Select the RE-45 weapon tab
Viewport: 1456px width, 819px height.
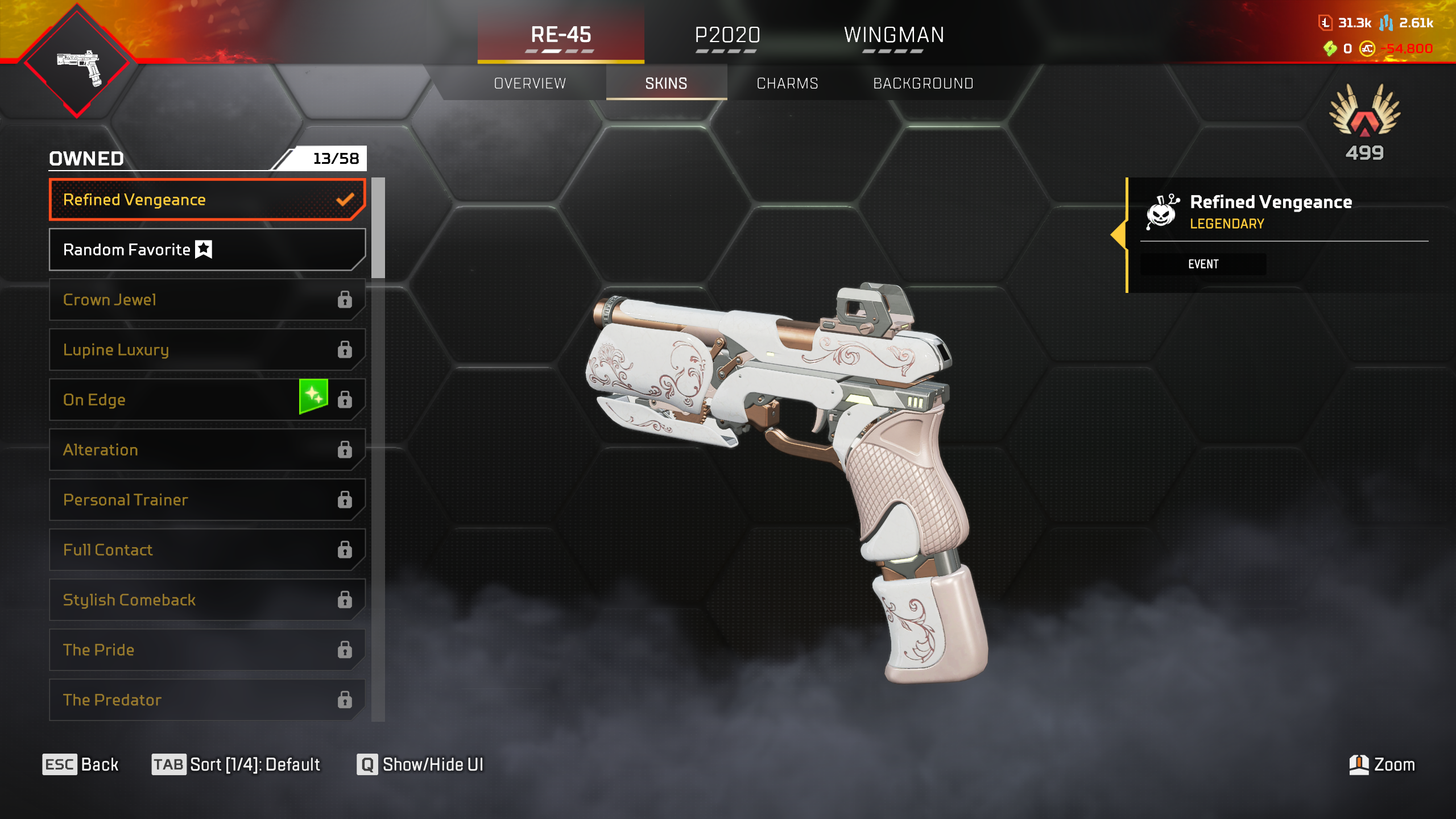tap(561, 35)
